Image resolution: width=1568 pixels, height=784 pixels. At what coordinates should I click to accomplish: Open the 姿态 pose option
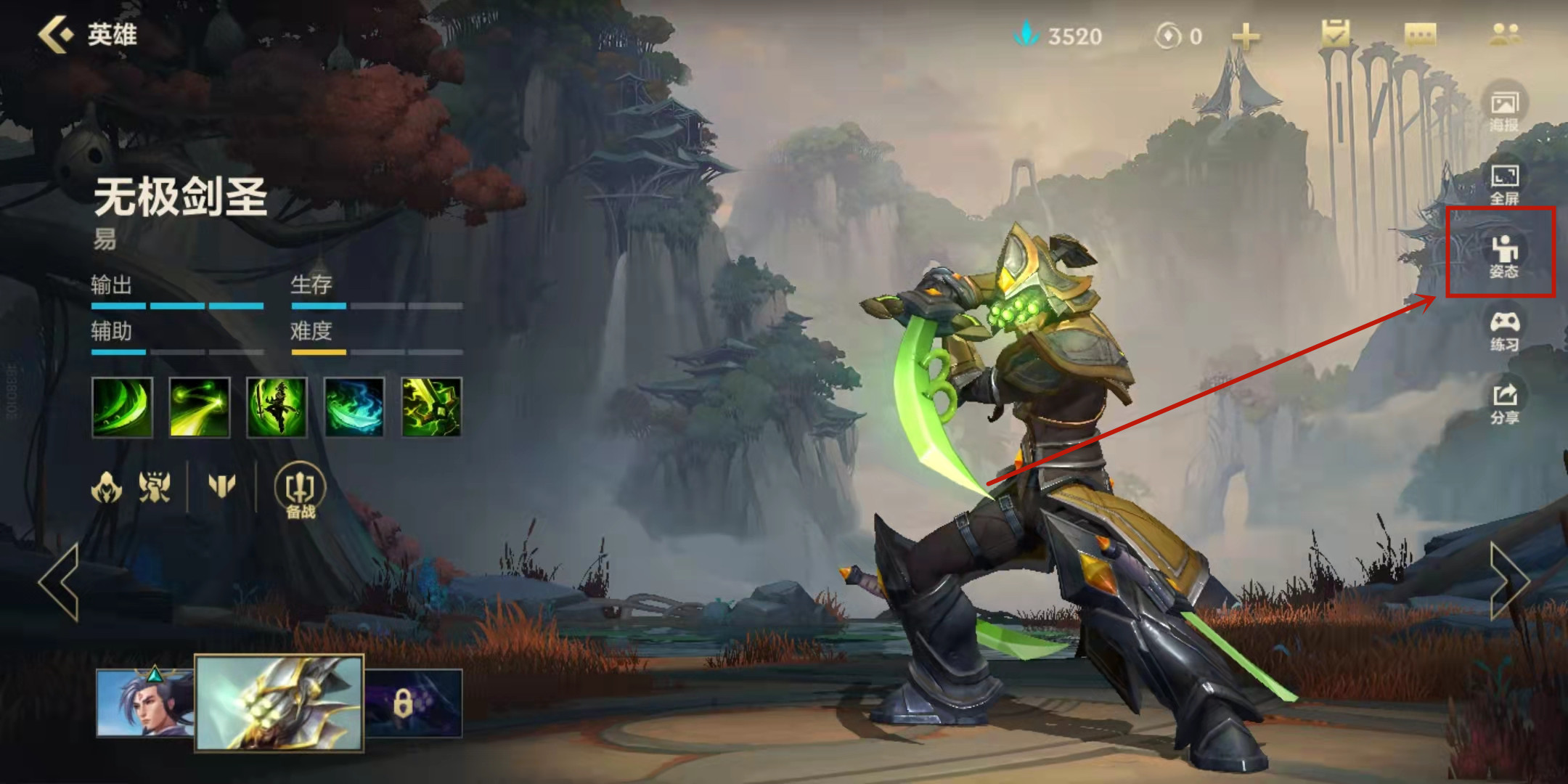(x=1504, y=256)
